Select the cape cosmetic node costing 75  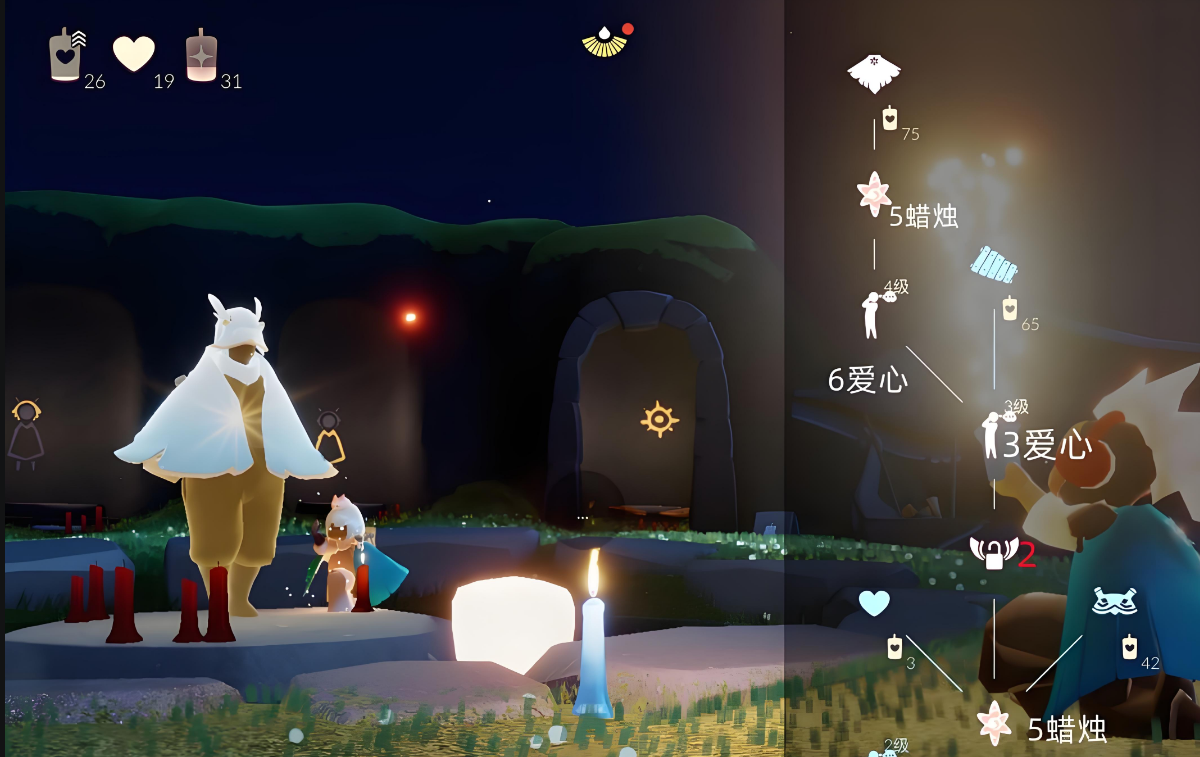[x=874, y=72]
